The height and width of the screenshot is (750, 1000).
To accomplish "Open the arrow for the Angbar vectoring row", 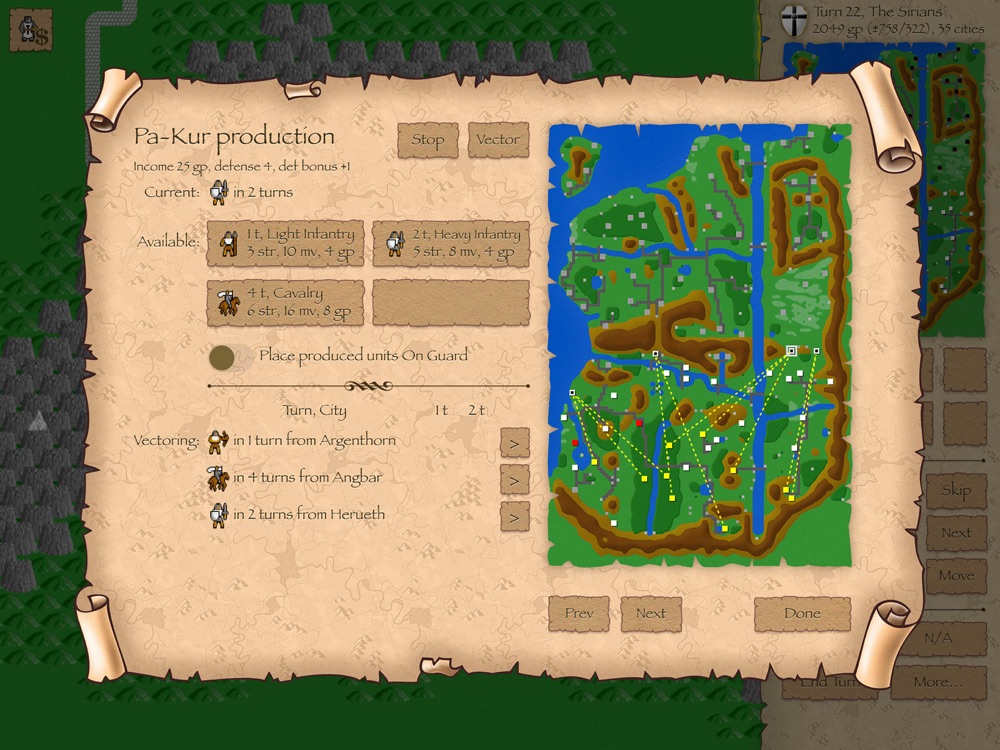I will [514, 480].
